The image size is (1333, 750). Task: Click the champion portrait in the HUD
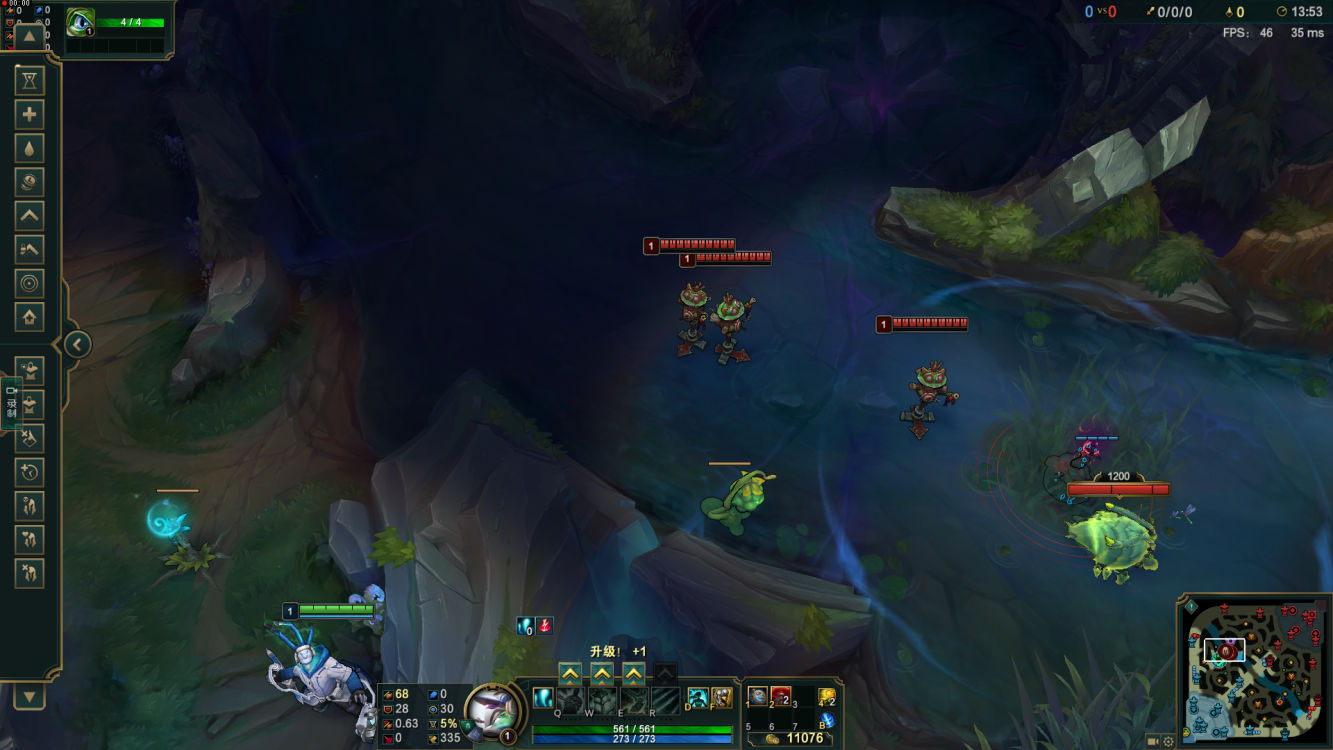coord(491,709)
